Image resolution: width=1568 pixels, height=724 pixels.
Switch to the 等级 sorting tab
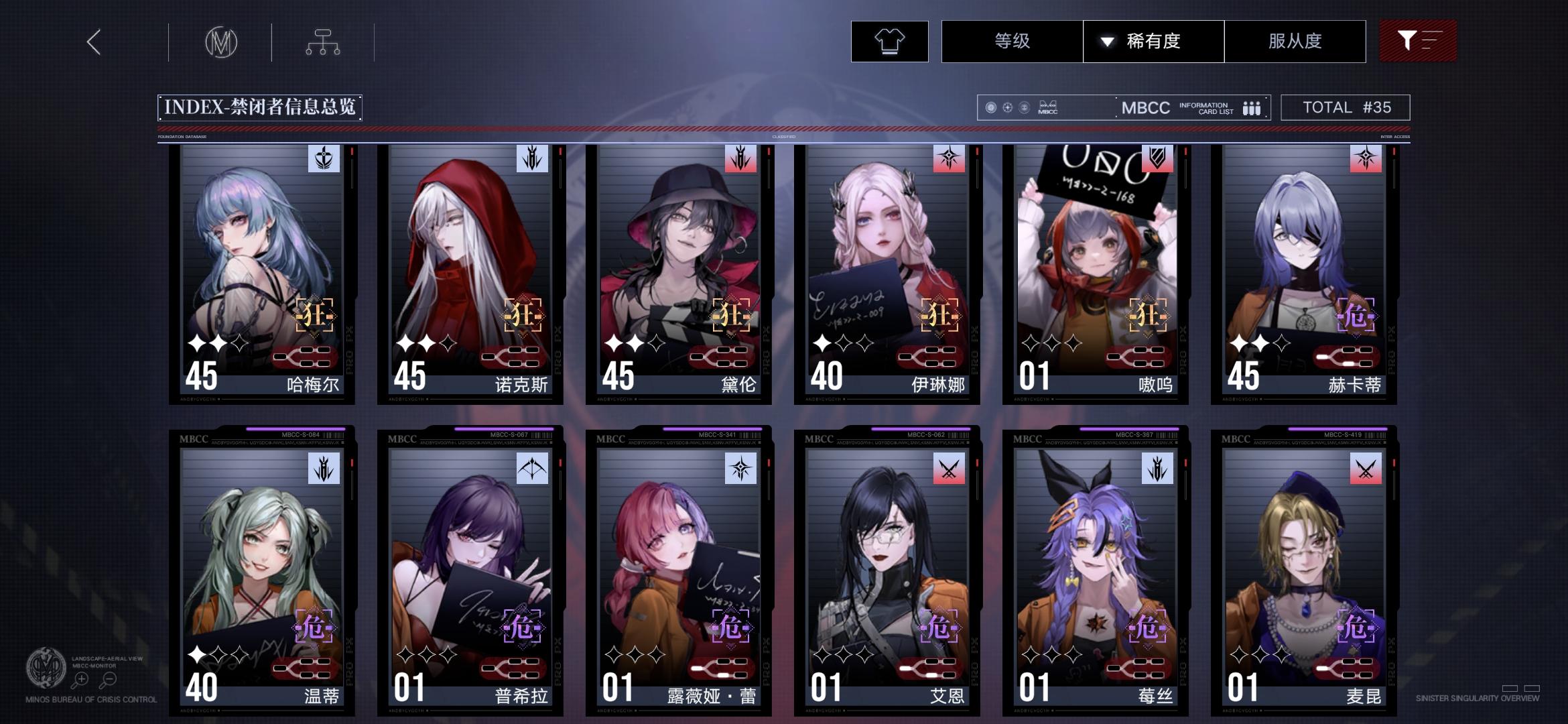tap(1011, 42)
